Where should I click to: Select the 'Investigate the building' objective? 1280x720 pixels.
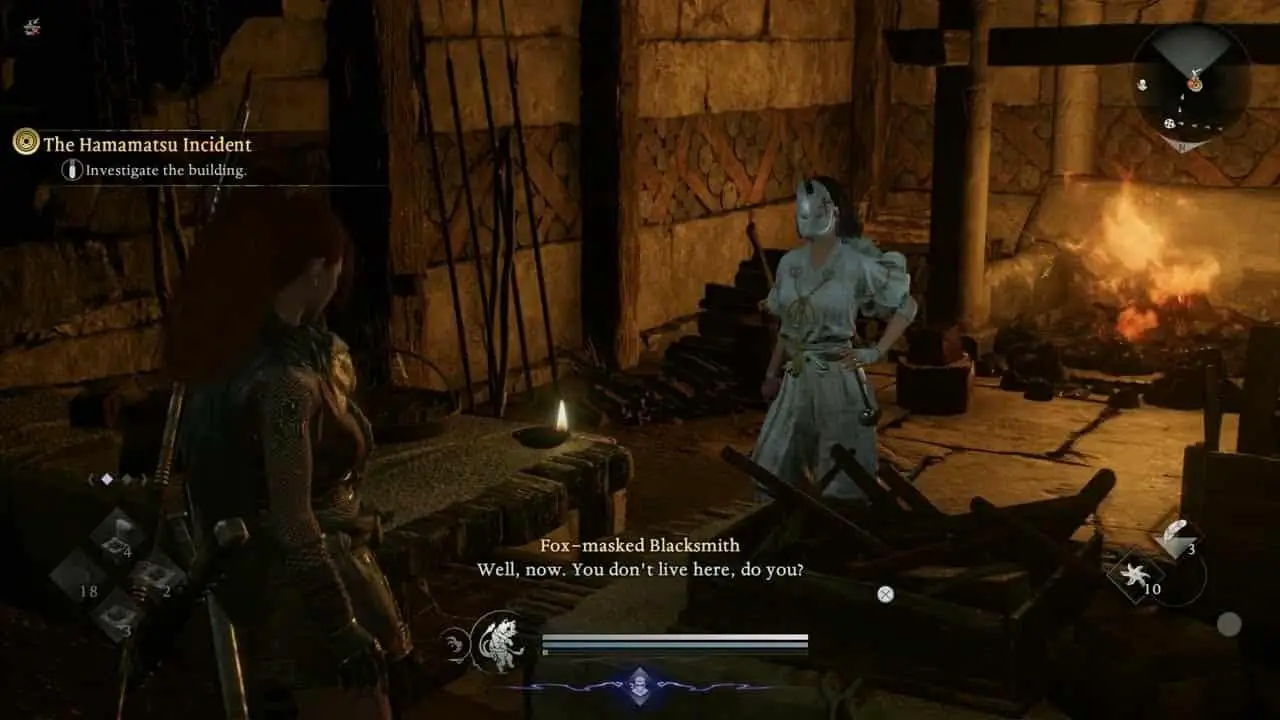(165, 170)
